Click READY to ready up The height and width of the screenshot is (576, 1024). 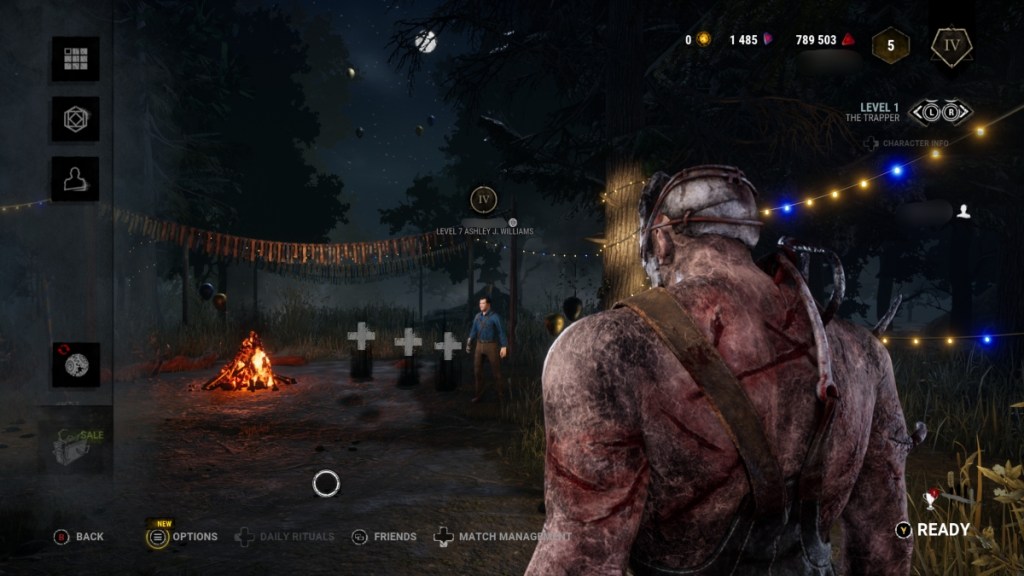pos(932,530)
